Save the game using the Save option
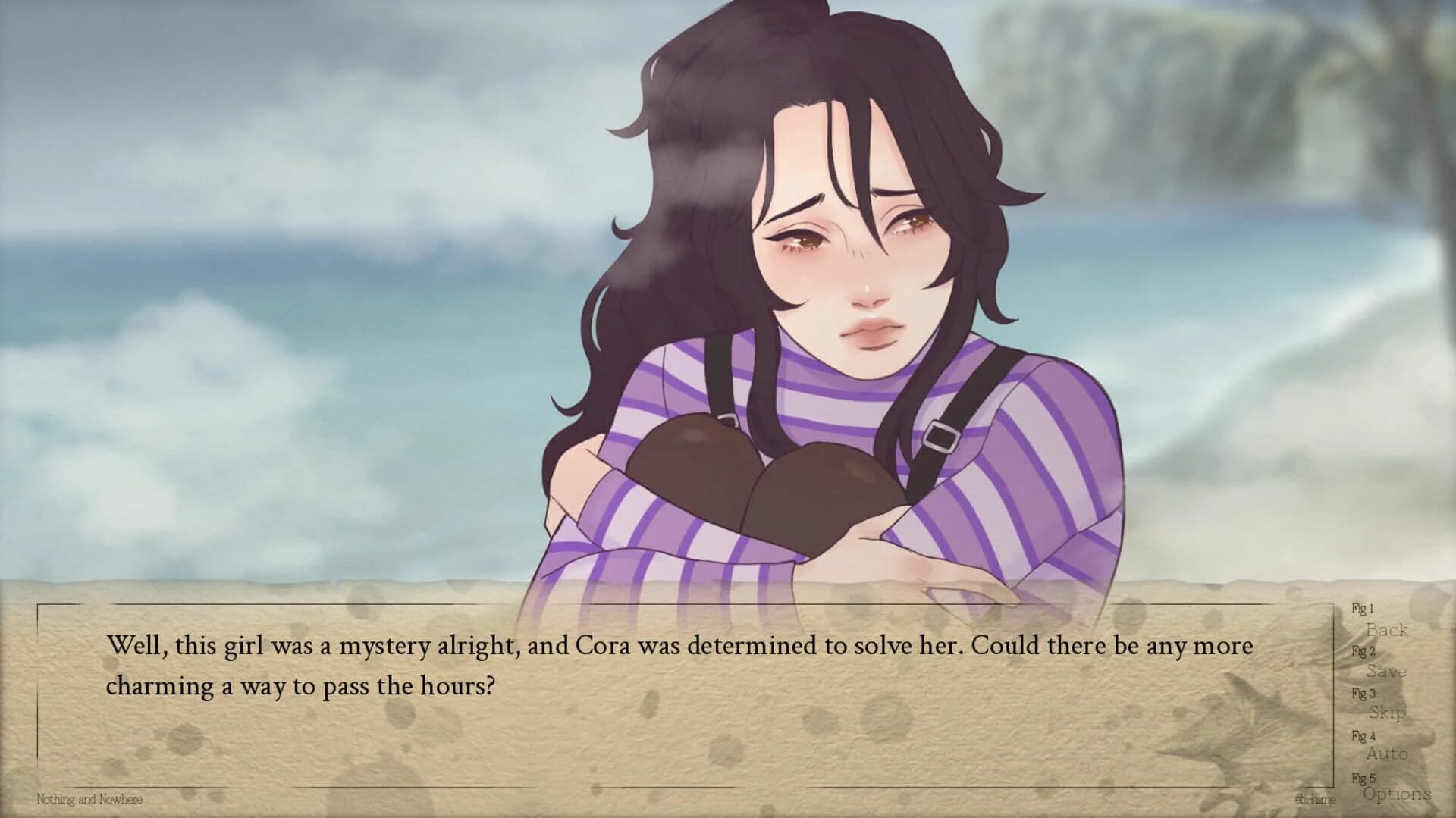The image size is (1456, 818). [x=1389, y=672]
